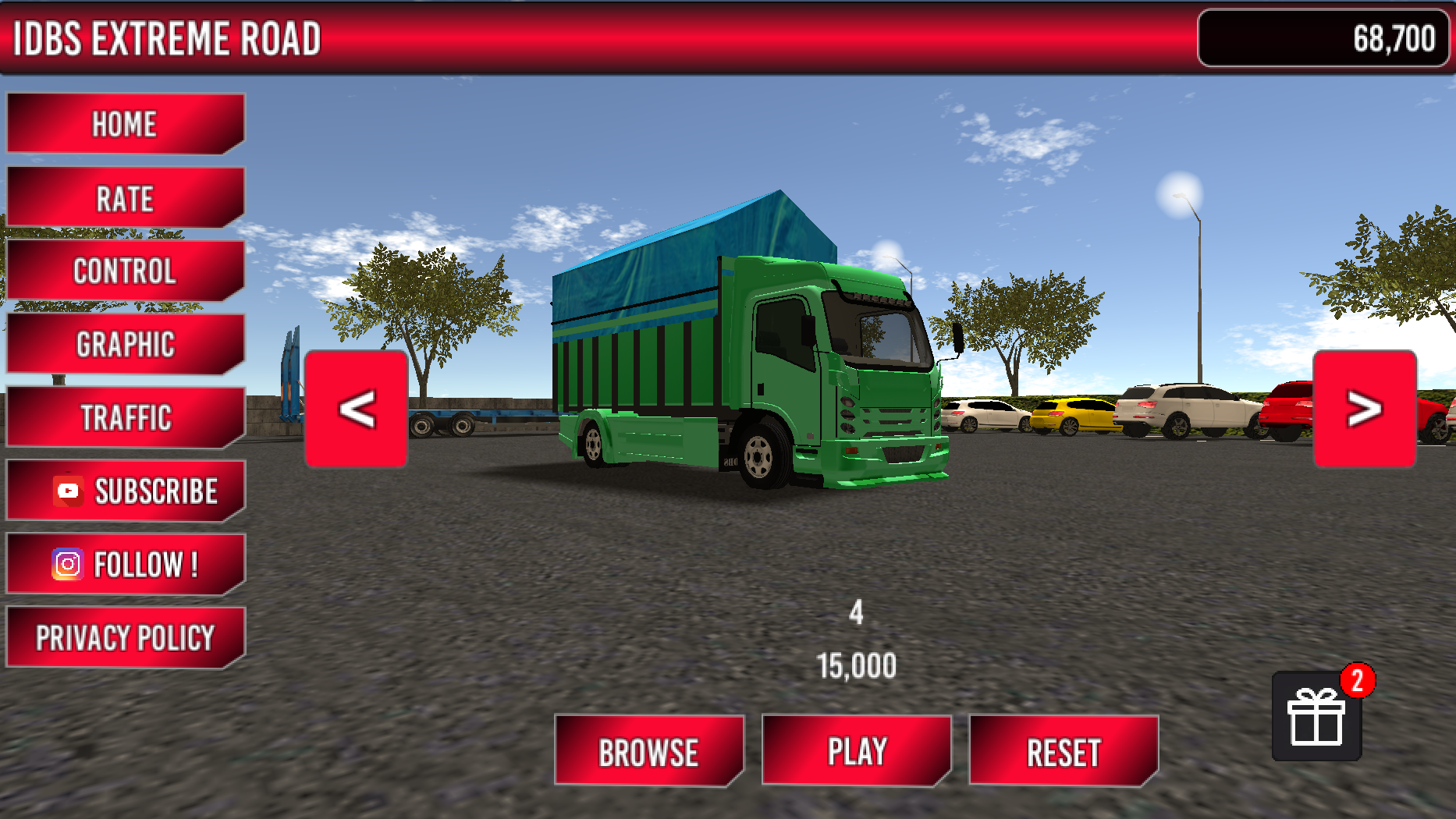The width and height of the screenshot is (1456, 819).
Task: Click the truck price label 15,000
Action: [856, 665]
